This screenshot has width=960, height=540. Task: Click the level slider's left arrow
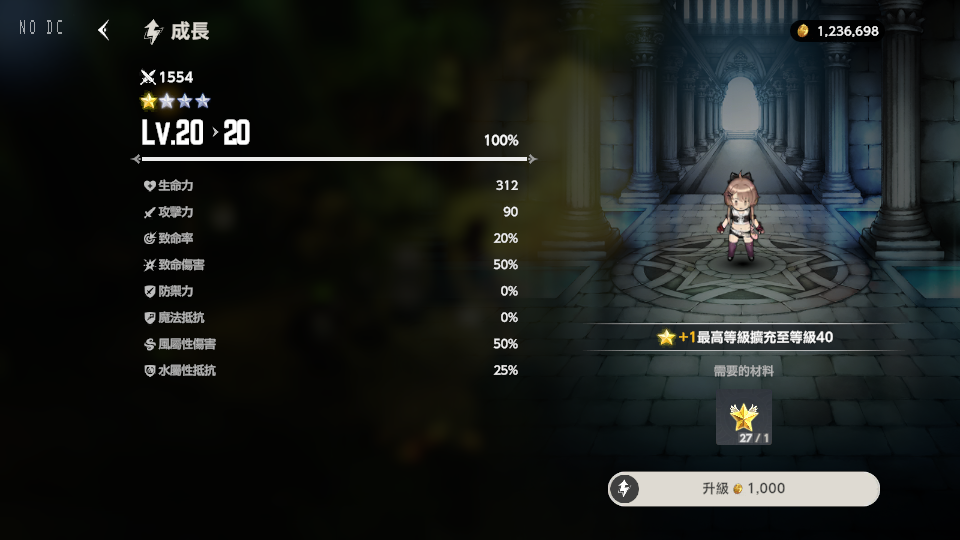pyautogui.click(x=136, y=159)
